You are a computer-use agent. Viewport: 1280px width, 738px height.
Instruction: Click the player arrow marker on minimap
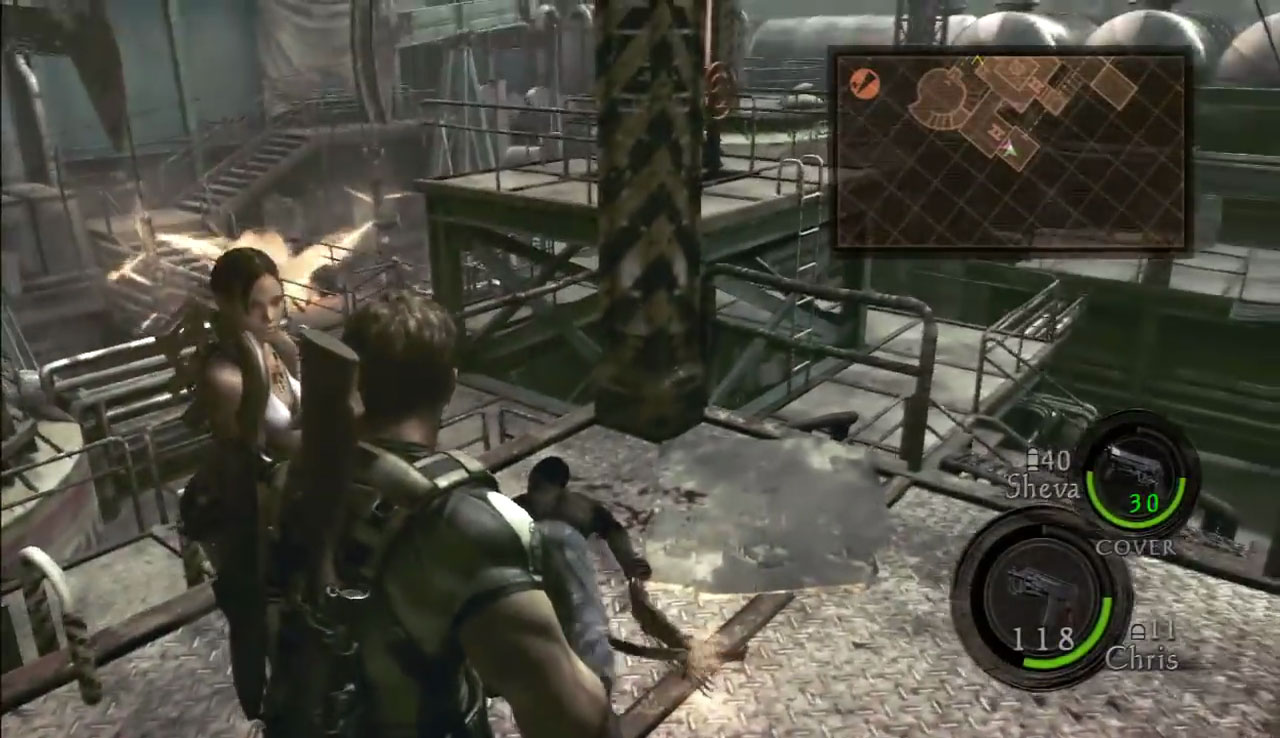1009,149
